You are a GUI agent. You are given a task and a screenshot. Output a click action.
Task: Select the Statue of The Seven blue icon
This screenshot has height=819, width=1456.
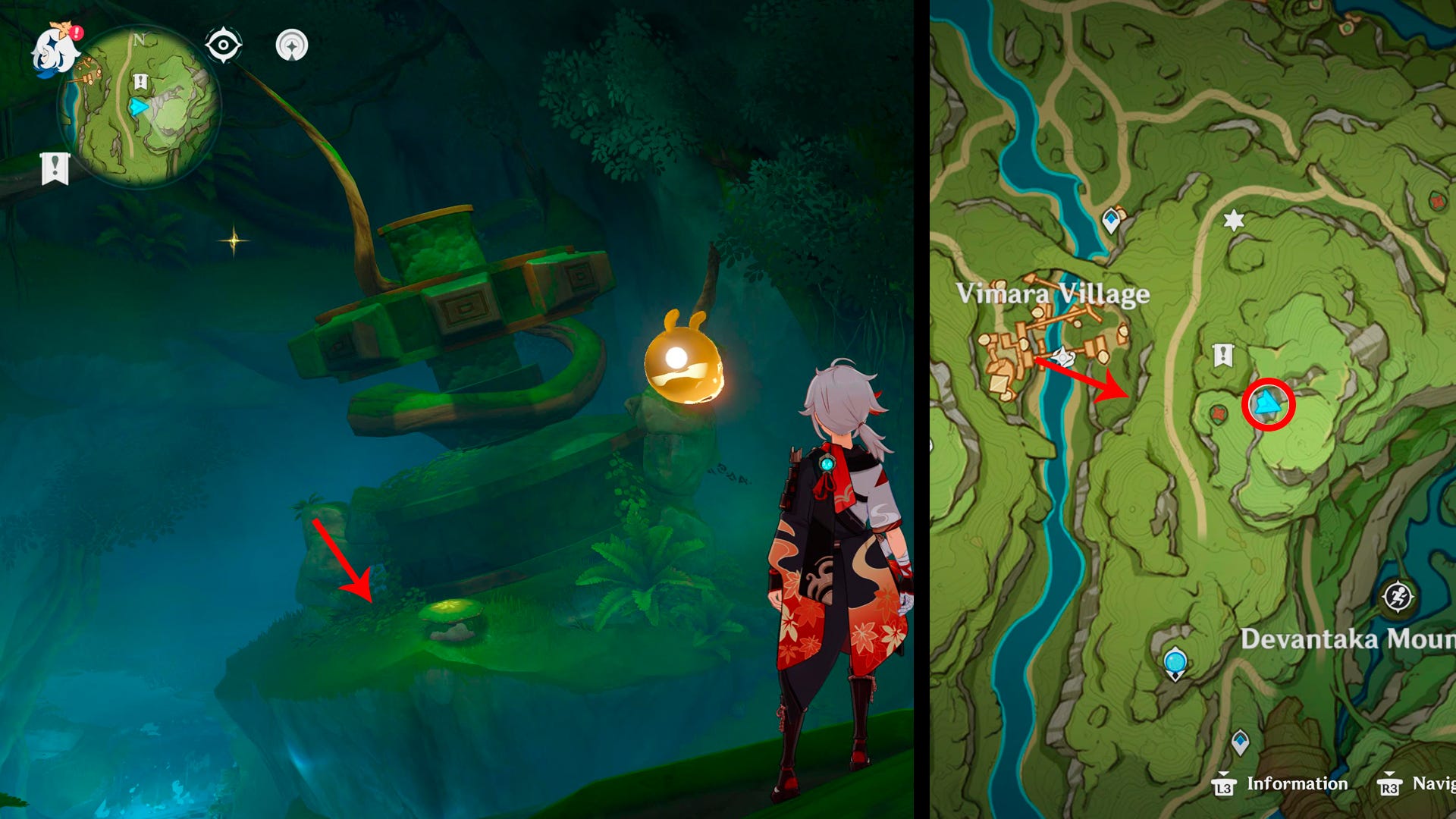pos(1175,663)
